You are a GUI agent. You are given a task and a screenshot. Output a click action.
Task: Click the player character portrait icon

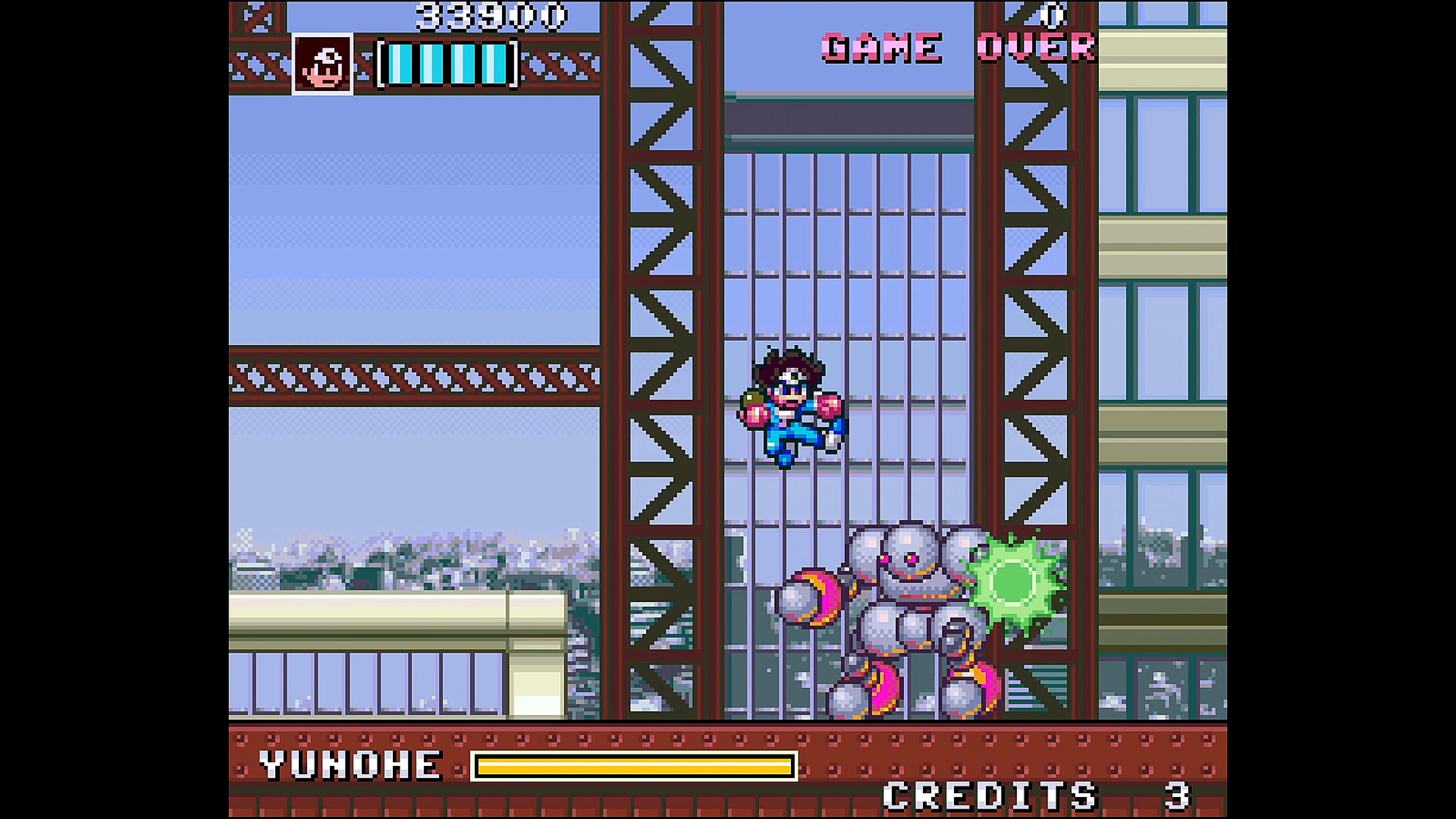pos(323,64)
